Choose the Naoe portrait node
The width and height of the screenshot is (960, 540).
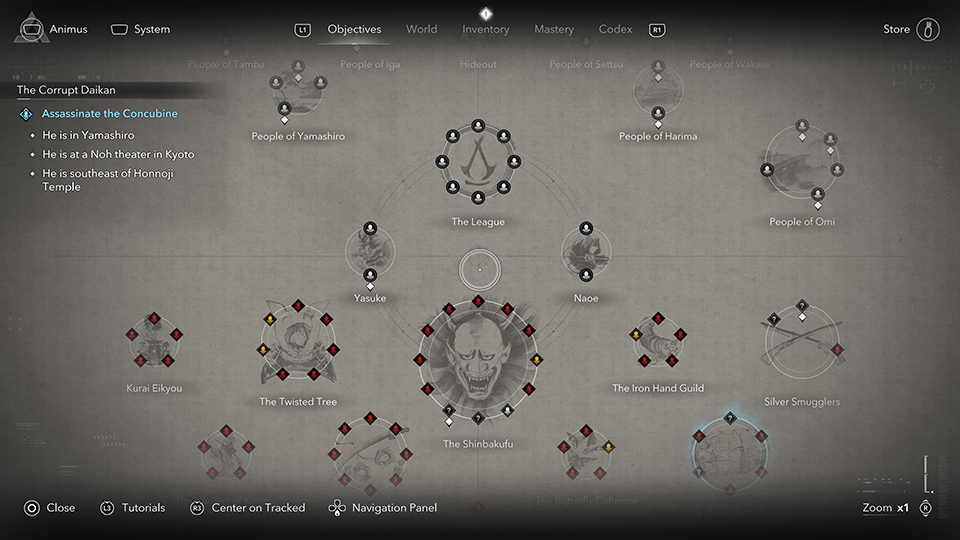click(586, 252)
